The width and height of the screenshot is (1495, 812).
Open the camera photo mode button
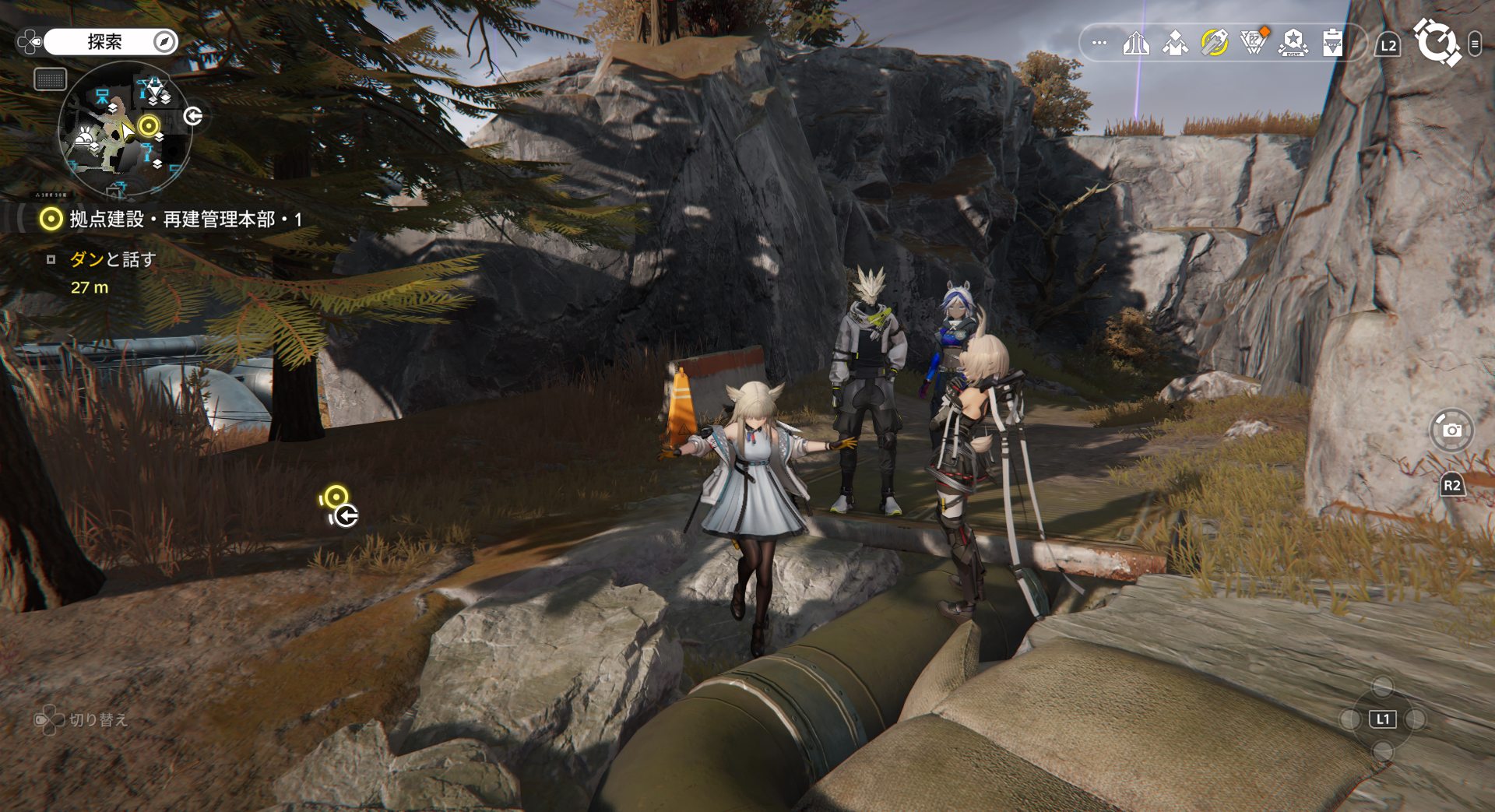[x=1452, y=429]
